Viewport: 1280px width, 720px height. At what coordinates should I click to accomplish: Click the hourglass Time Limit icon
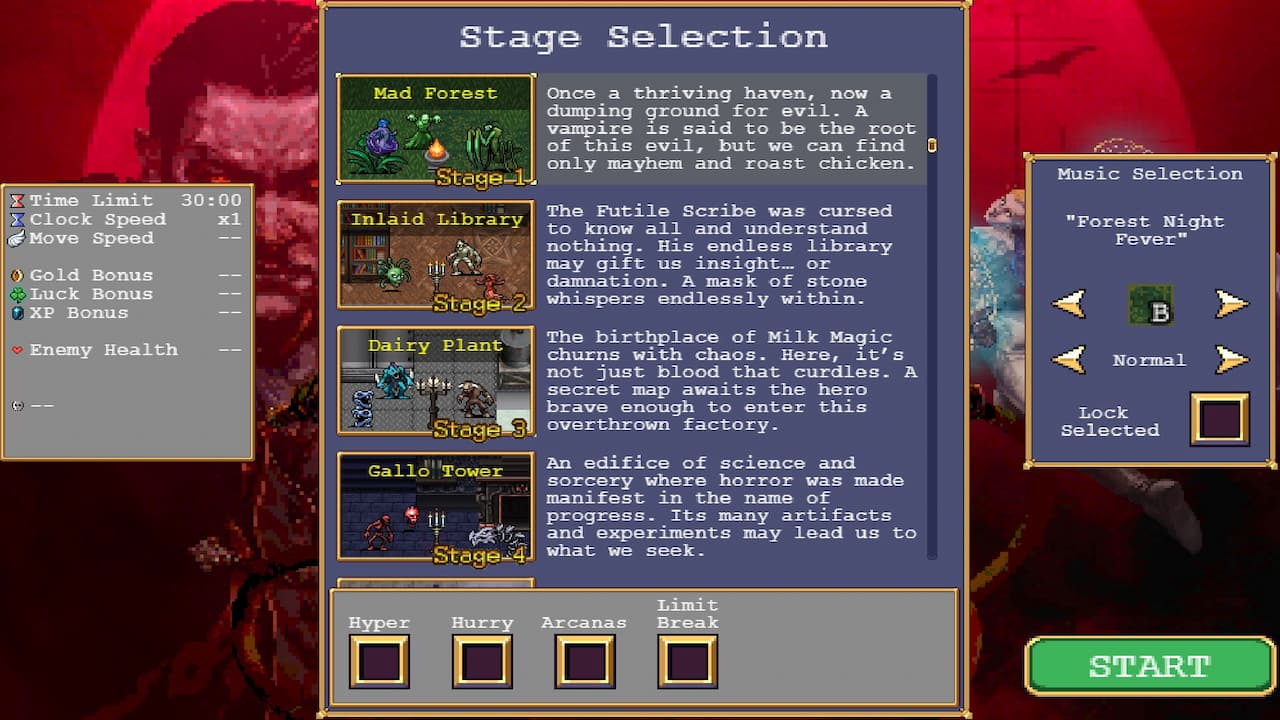pos(16,200)
